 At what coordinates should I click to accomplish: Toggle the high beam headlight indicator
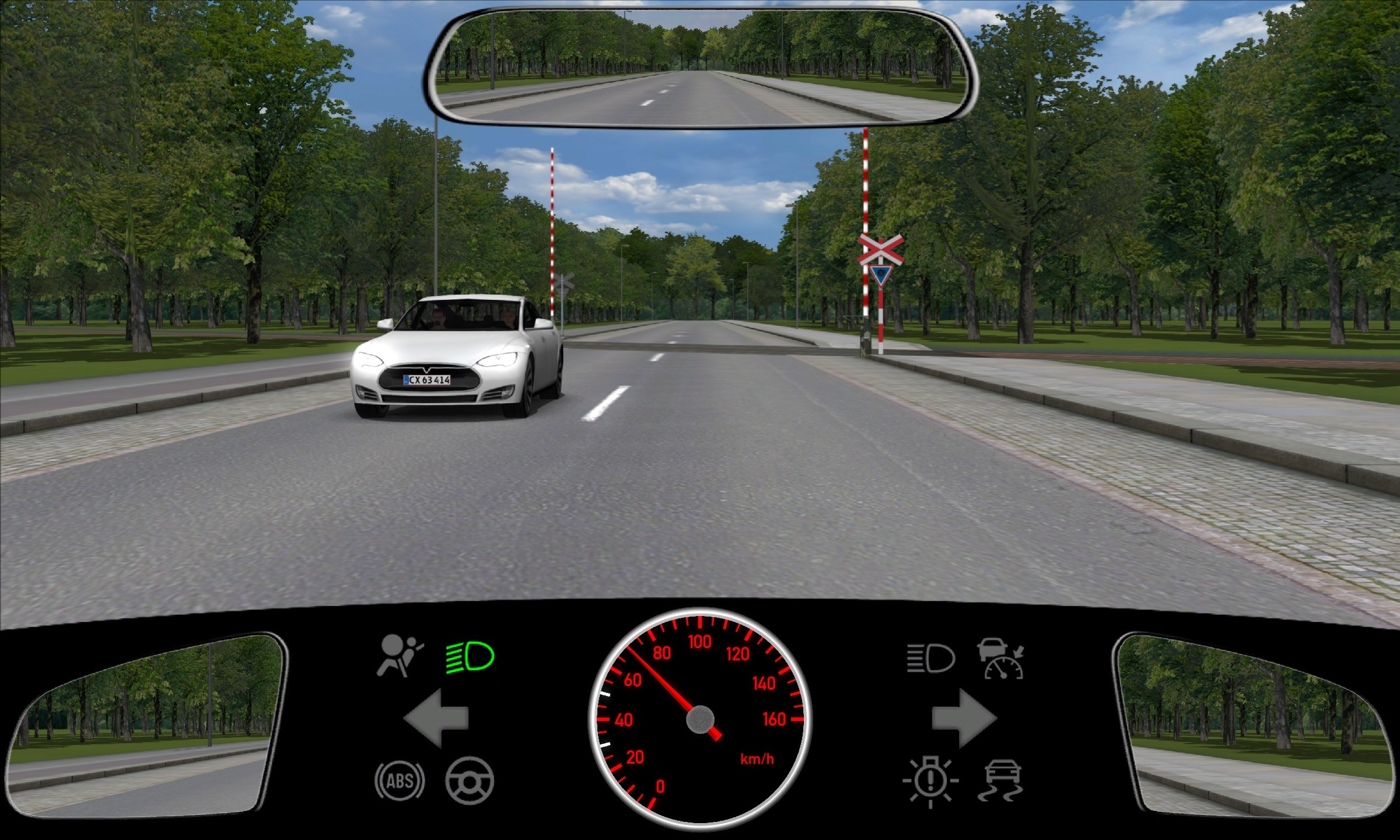click(930, 659)
